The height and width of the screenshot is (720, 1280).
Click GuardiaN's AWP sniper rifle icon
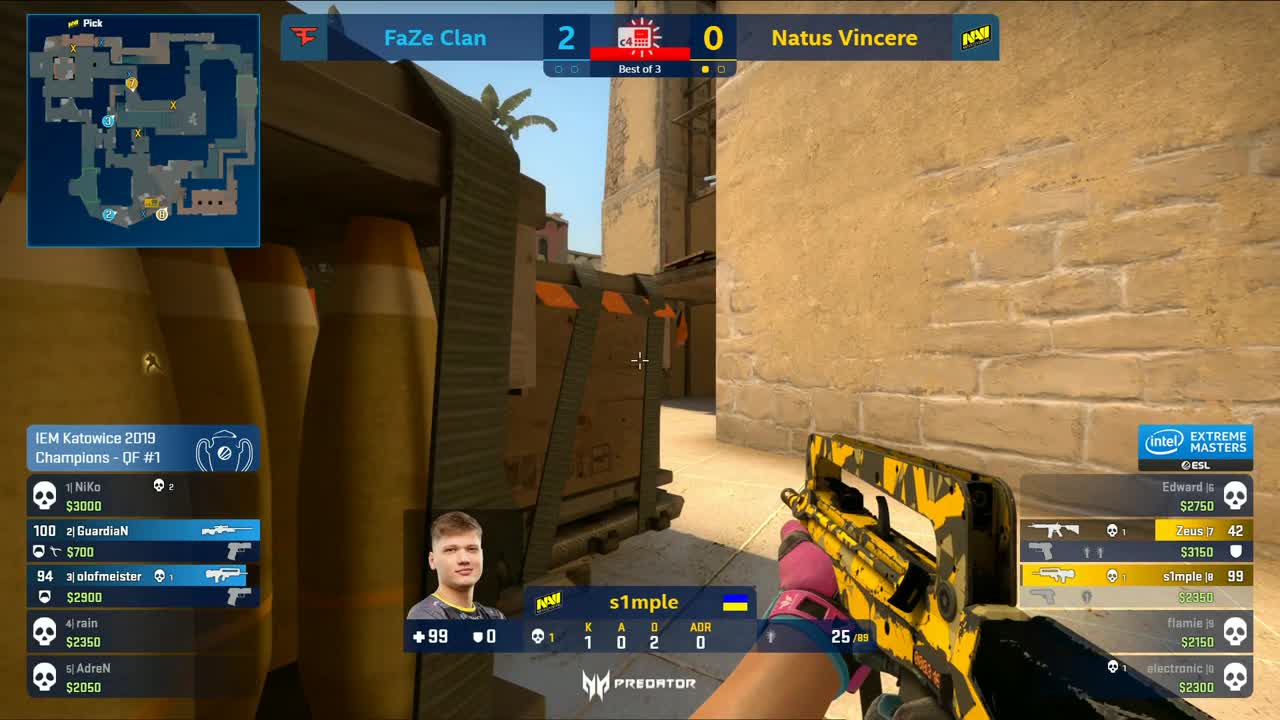[x=228, y=530]
